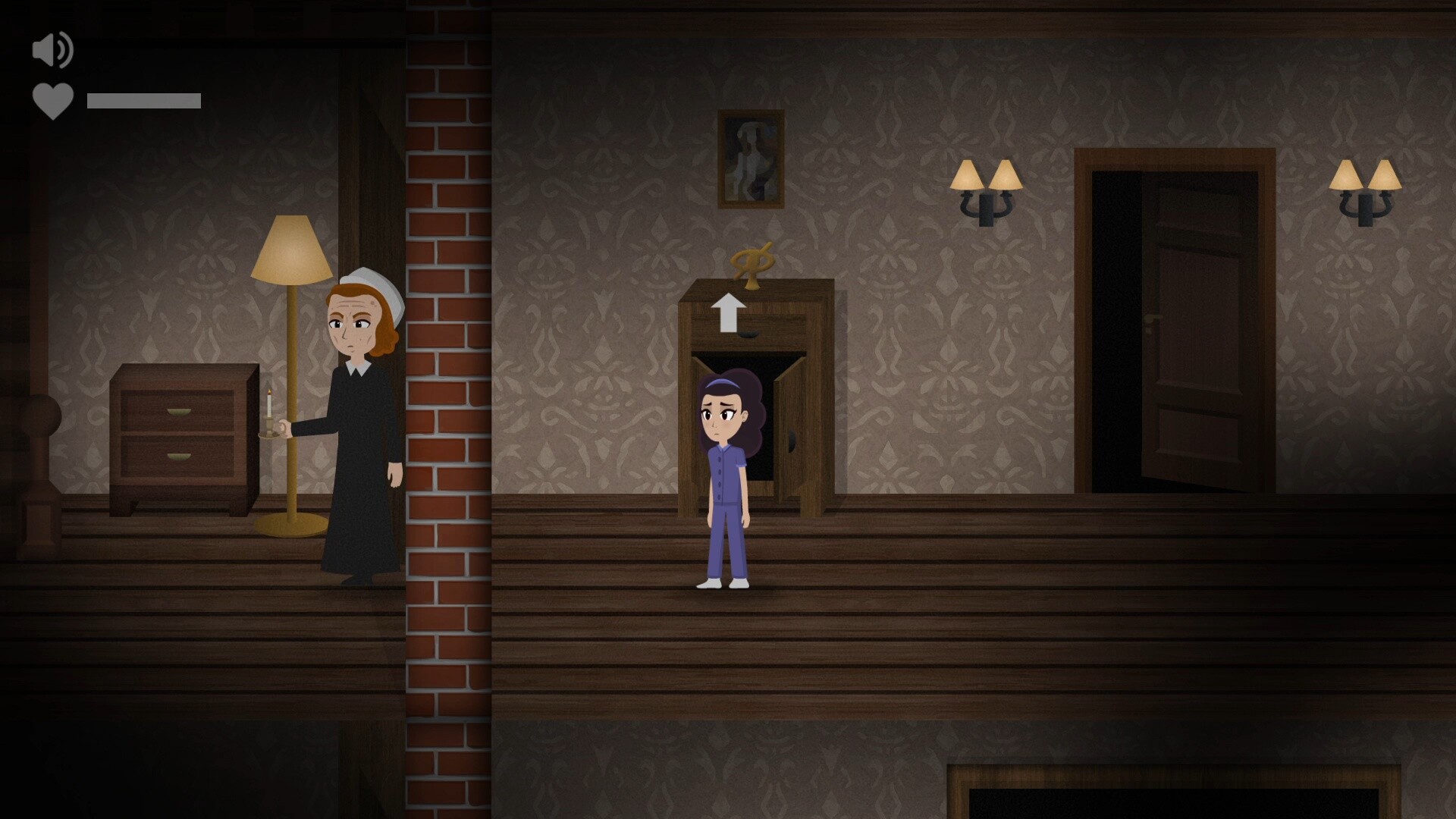Click the heart health icon
The width and height of the screenshot is (1456, 819).
tap(53, 101)
